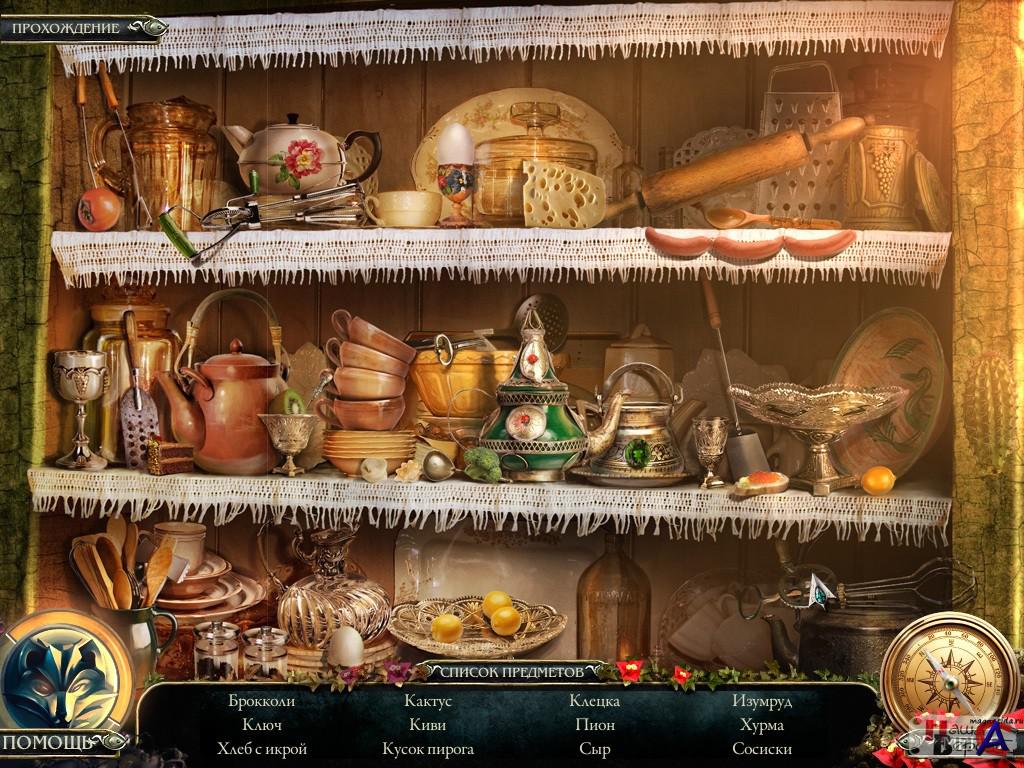Select Брокколи in the item list
The width and height of the screenshot is (1024, 768).
click(261, 701)
